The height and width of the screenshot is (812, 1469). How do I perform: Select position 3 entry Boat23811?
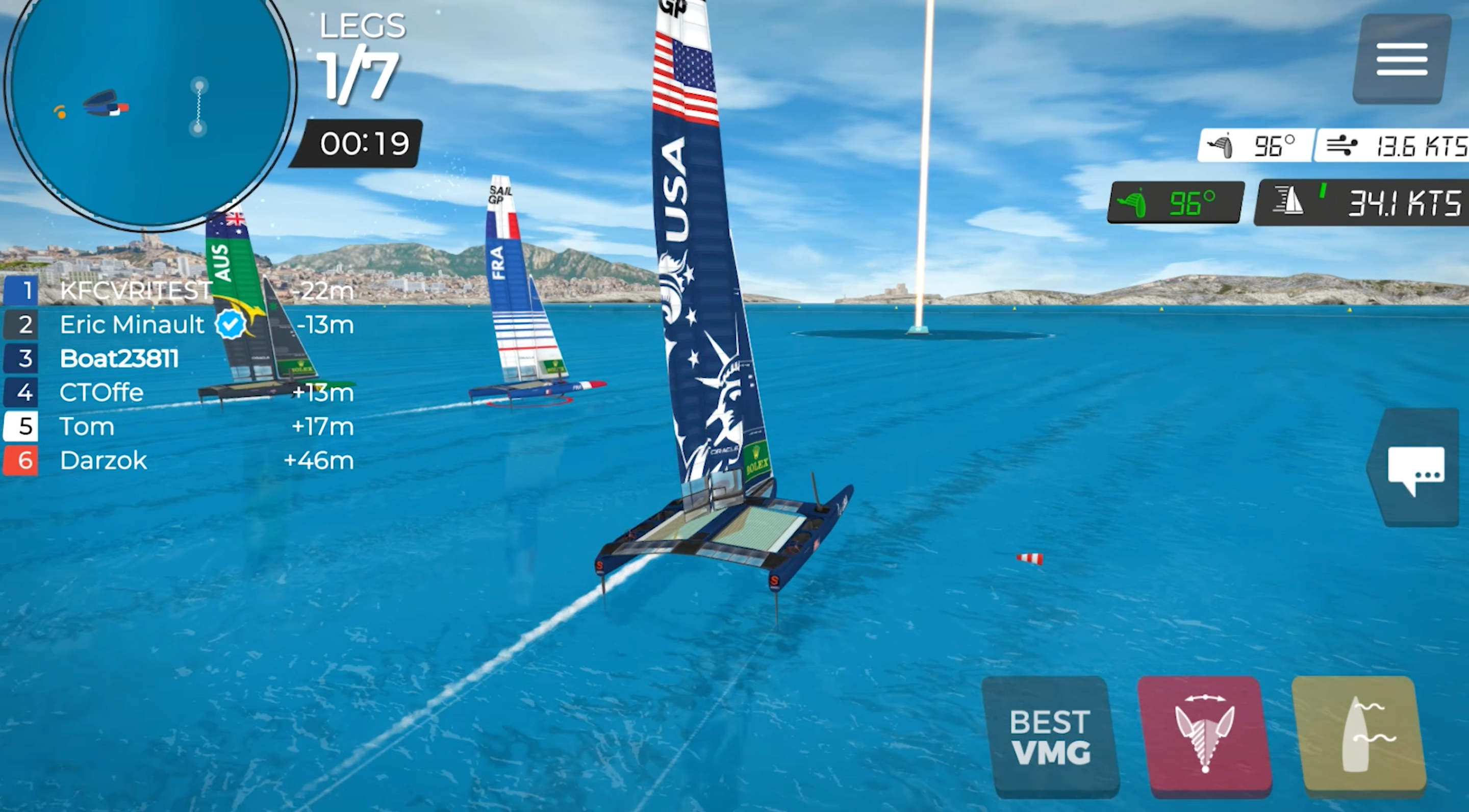click(120, 358)
